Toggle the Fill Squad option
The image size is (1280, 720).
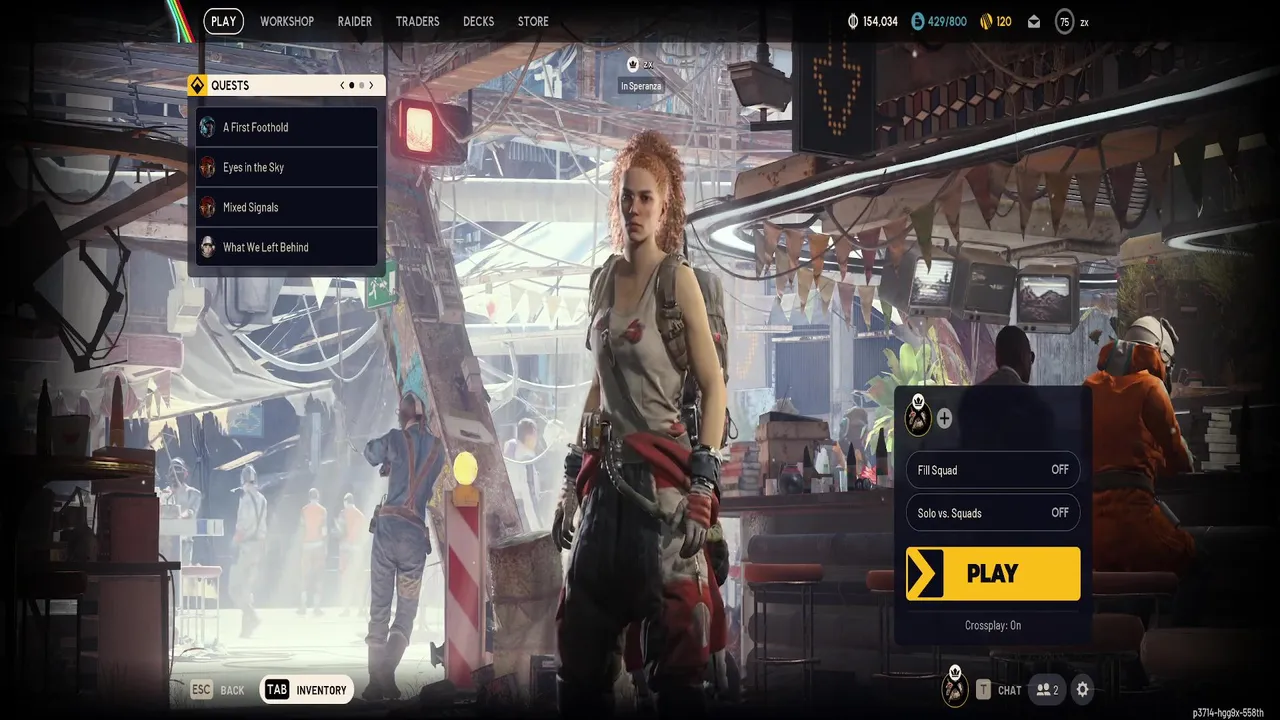click(x=992, y=470)
